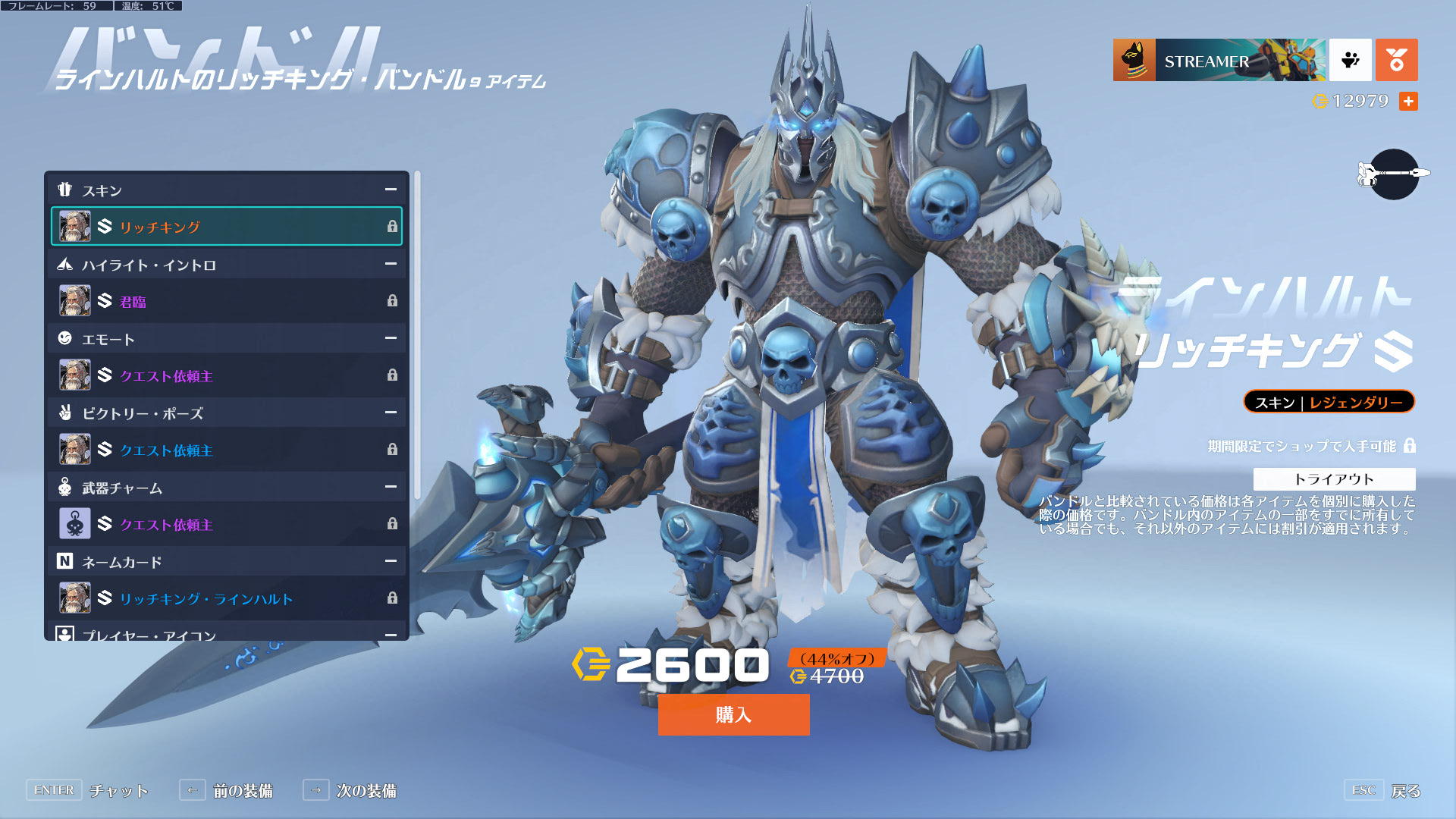This screenshot has width=1456, height=819.
Task: Select the クエスト依頼主 weapon charm item
Action: (x=226, y=524)
